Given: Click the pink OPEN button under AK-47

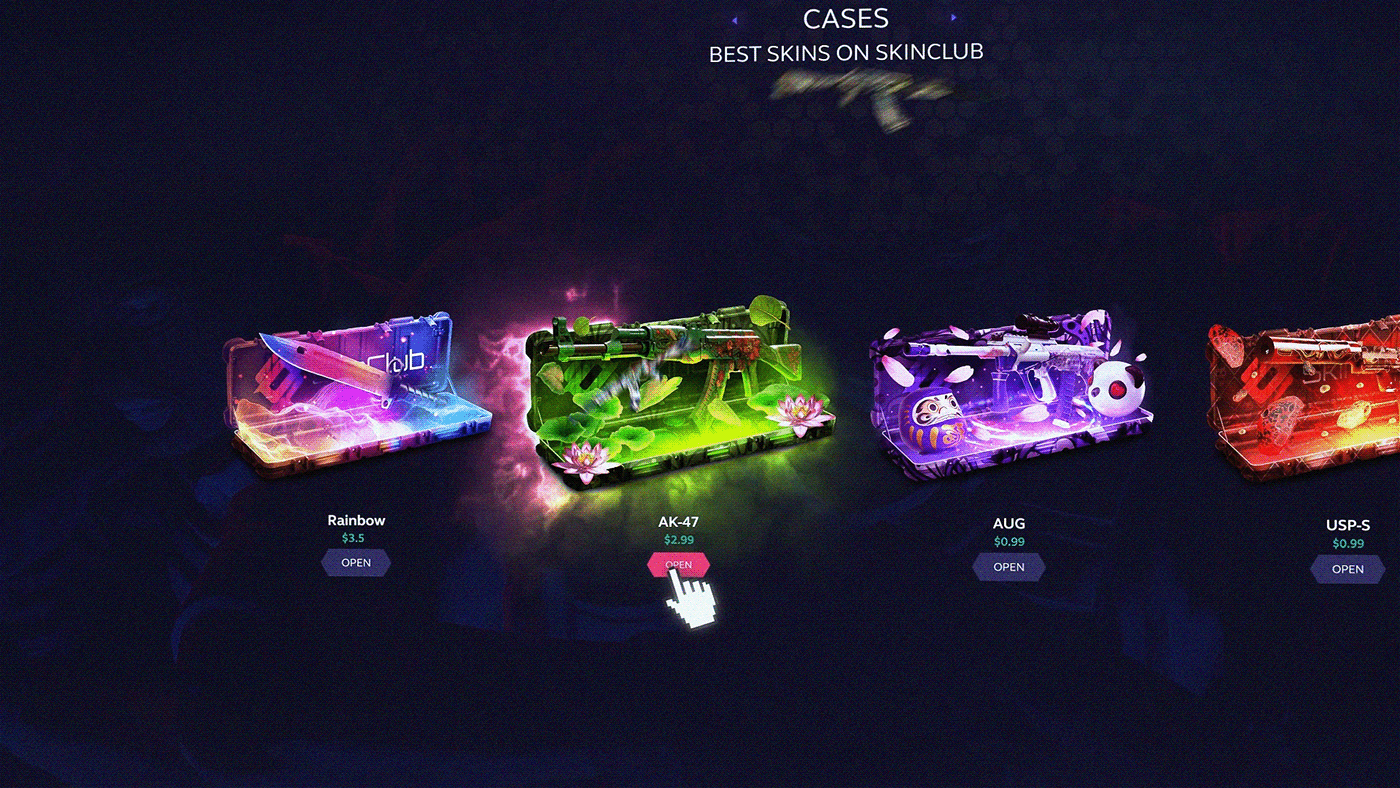Looking at the screenshot, I should pos(678,565).
